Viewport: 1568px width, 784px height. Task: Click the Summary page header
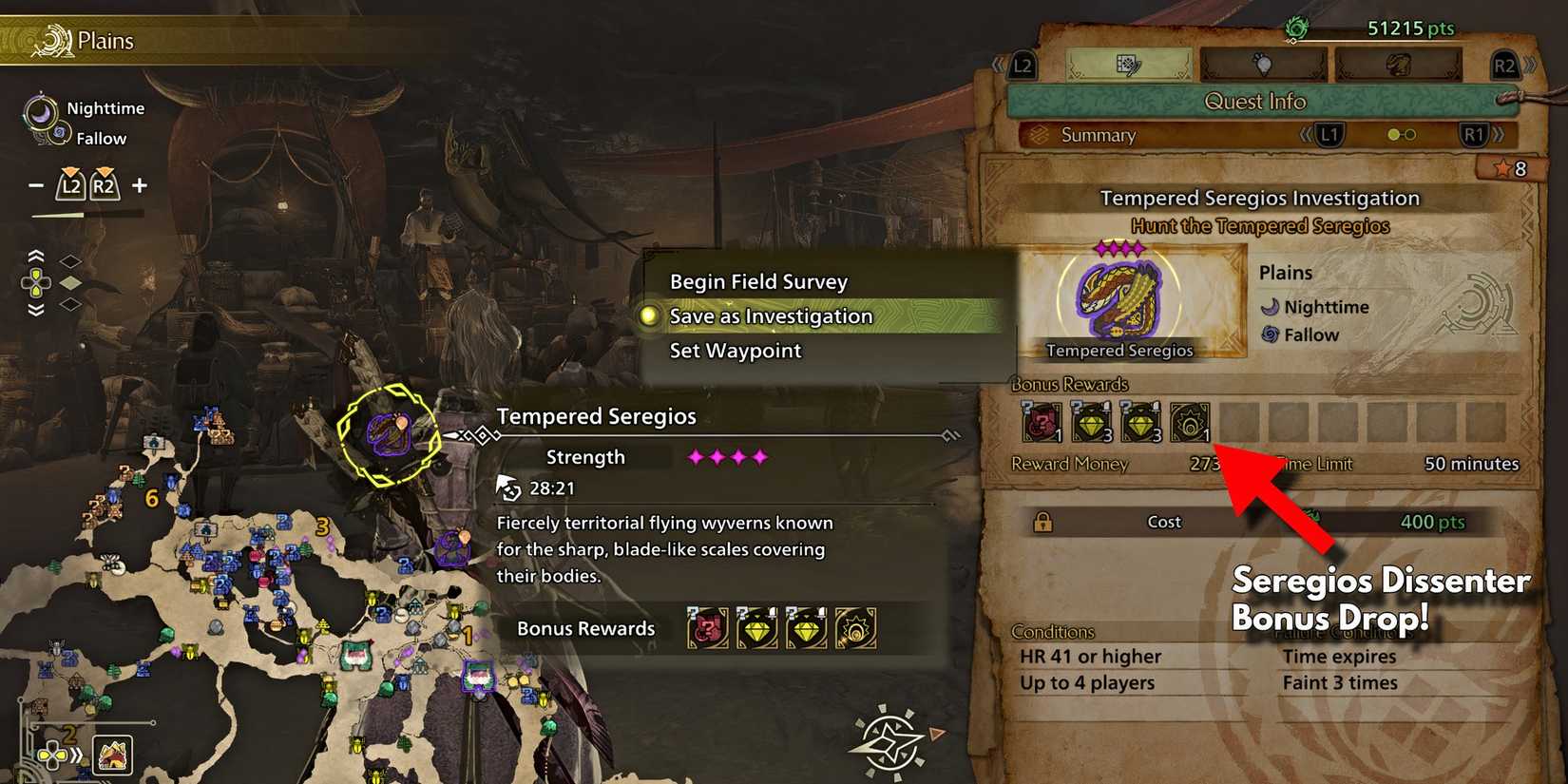[x=1098, y=135]
